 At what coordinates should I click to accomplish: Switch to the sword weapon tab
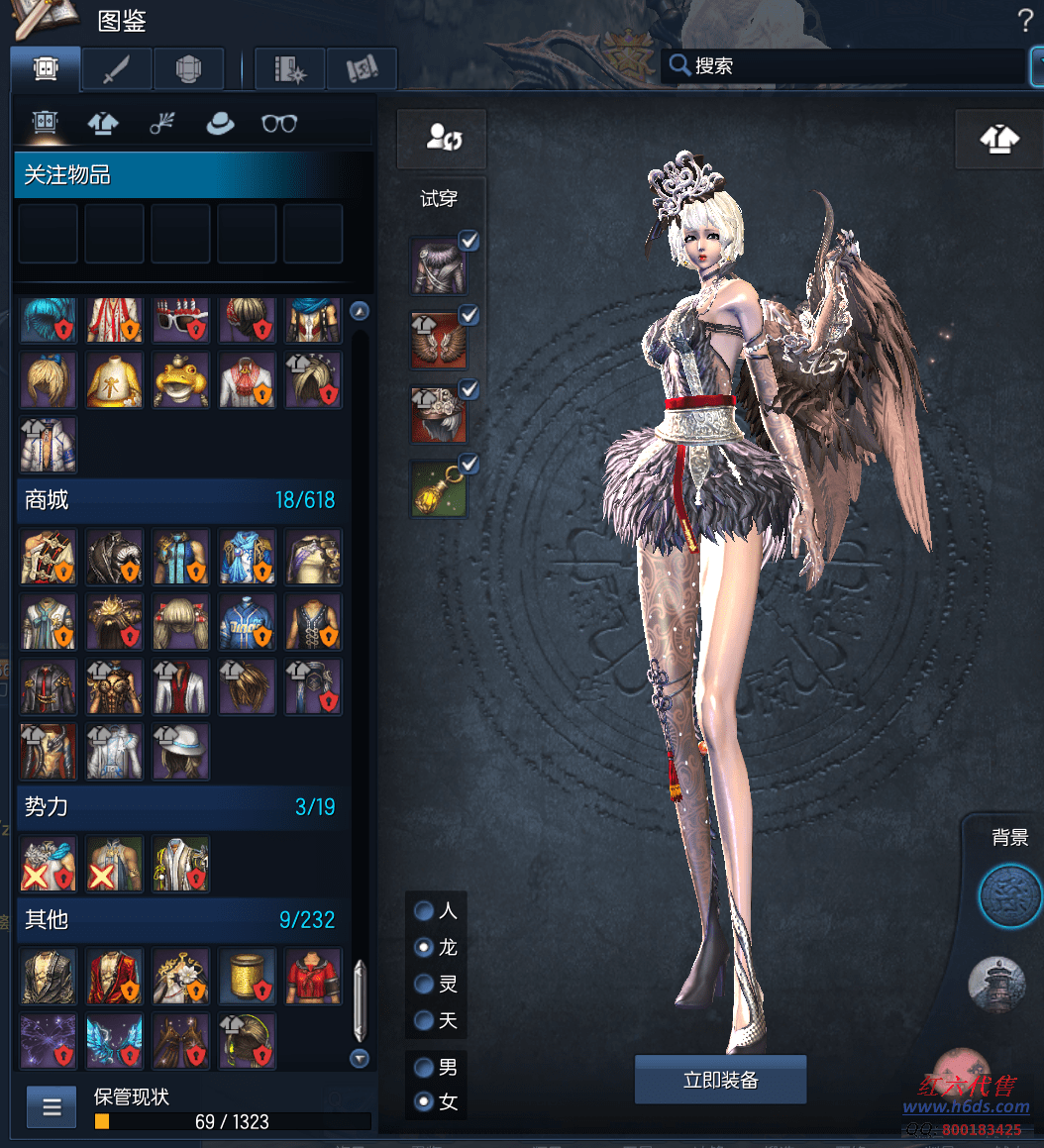[x=117, y=68]
